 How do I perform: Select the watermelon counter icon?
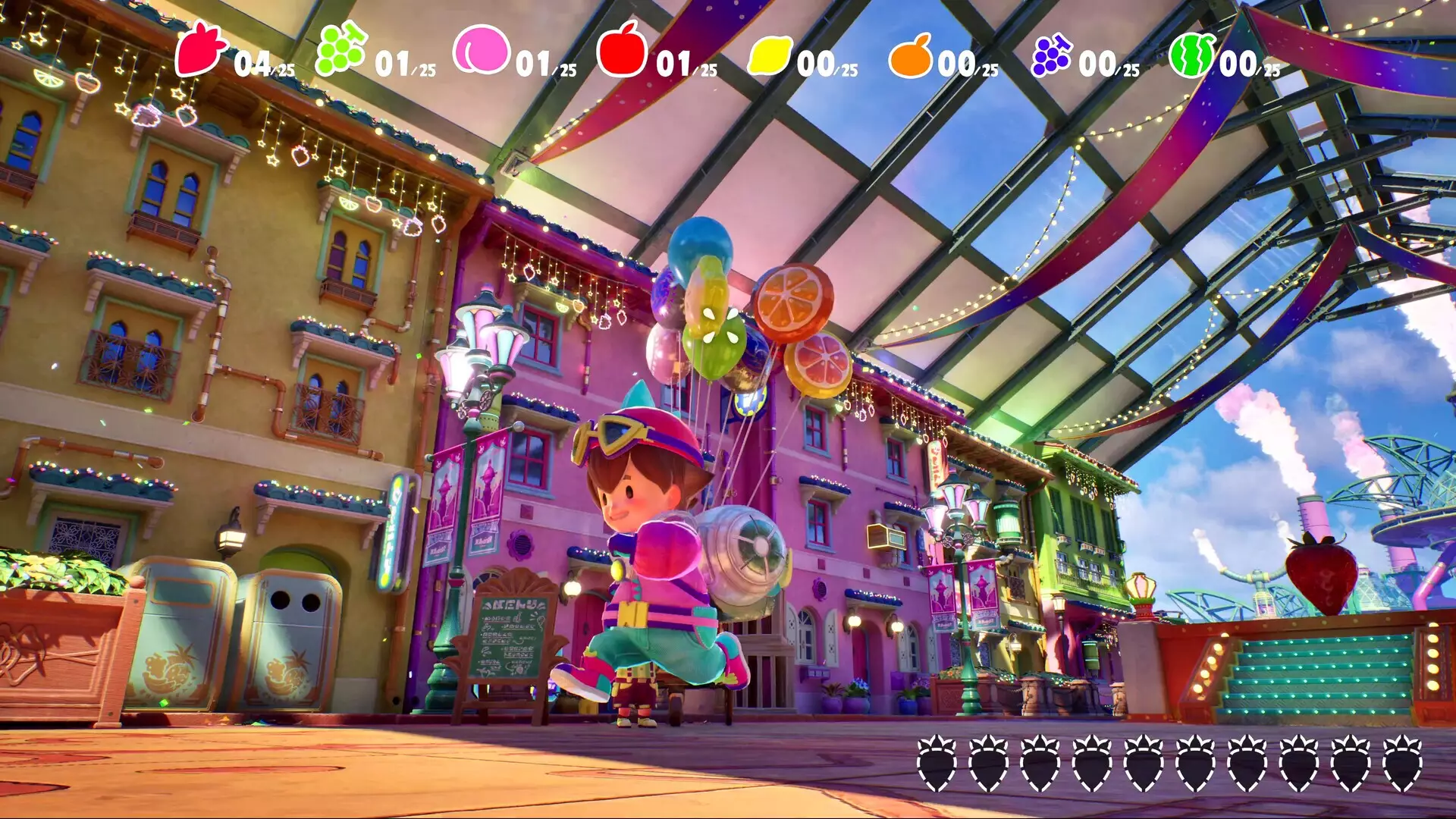1191,55
